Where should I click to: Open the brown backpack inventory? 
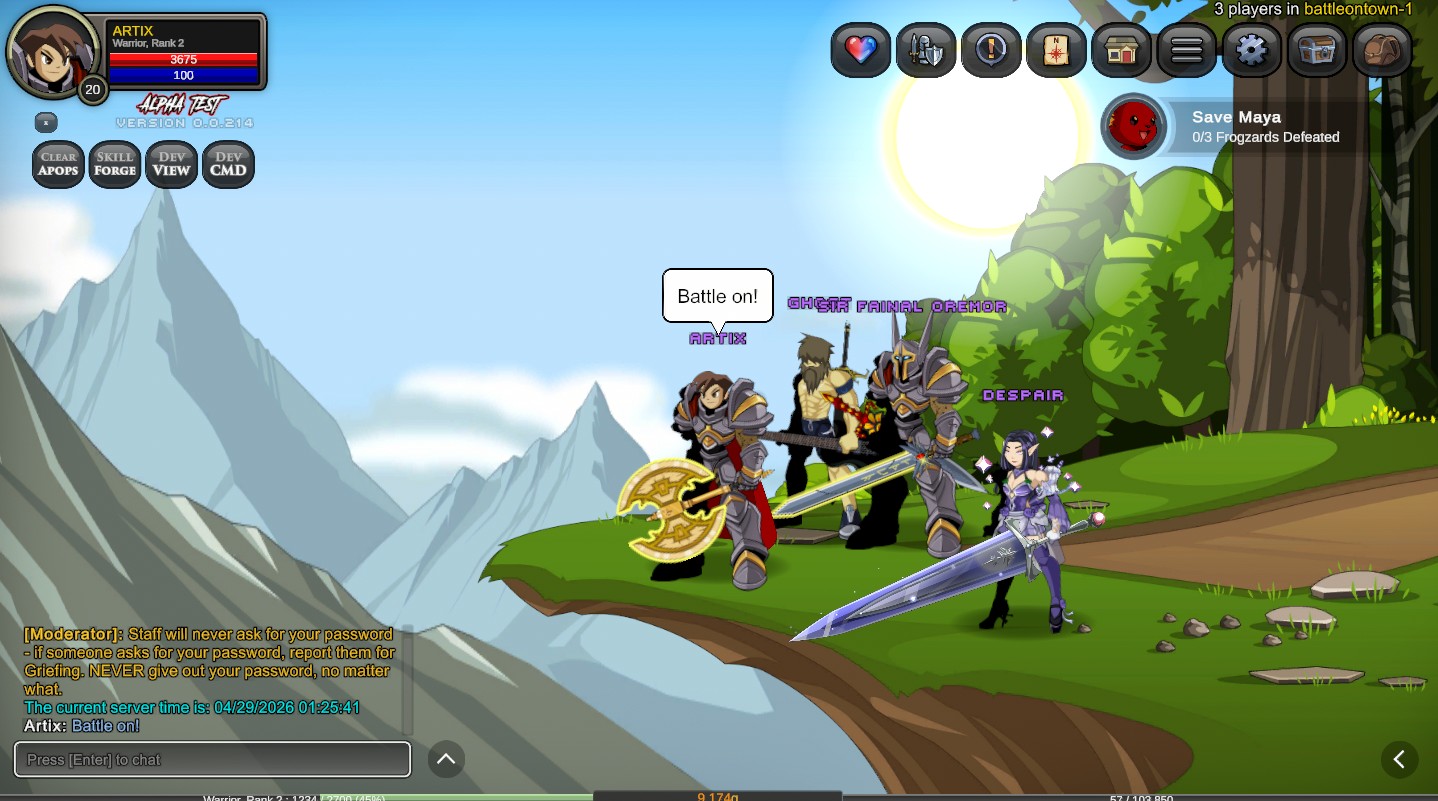click(1381, 50)
